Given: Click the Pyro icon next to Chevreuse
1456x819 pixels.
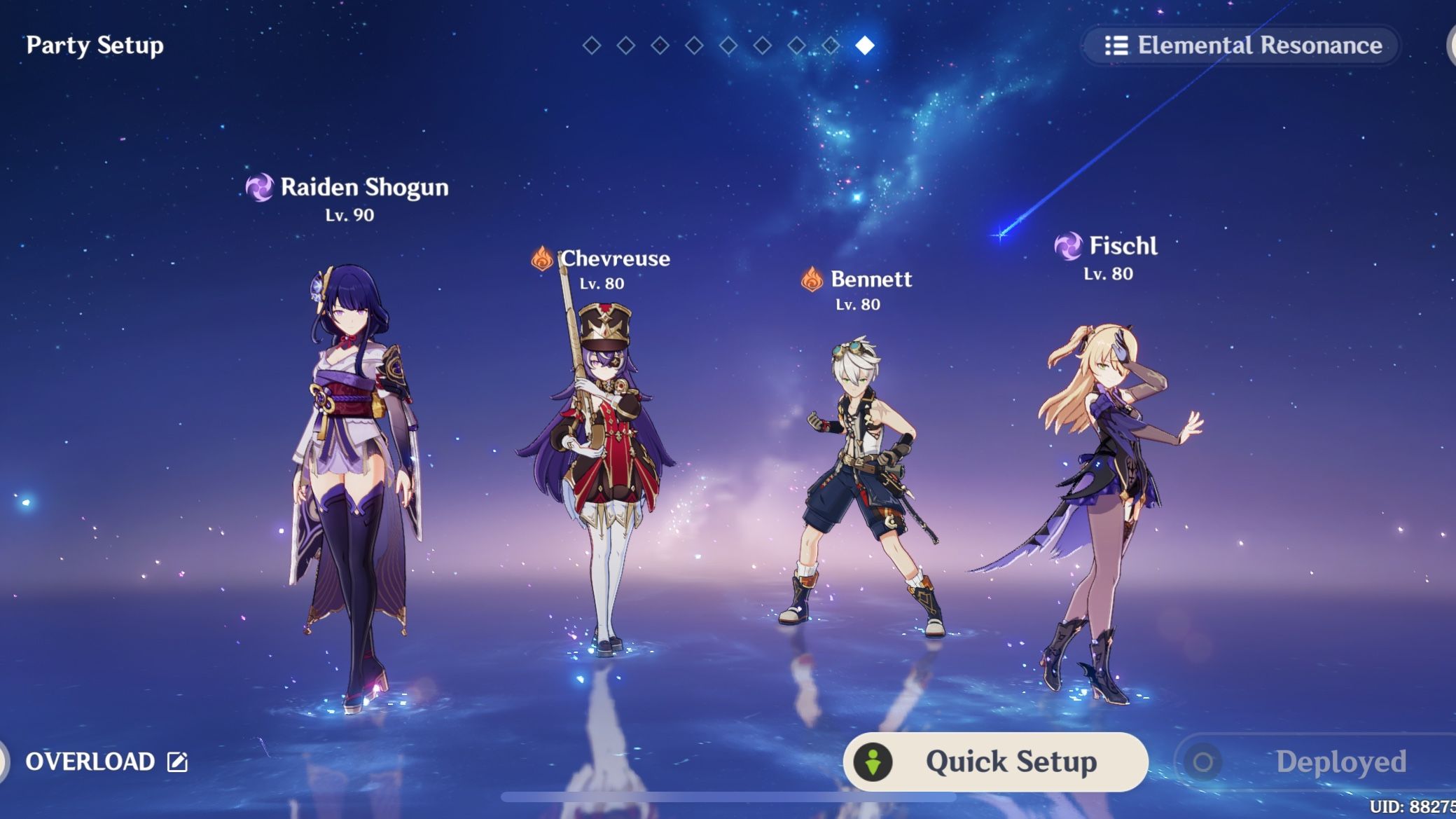Looking at the screenshot, I should (x=541, y=259).
